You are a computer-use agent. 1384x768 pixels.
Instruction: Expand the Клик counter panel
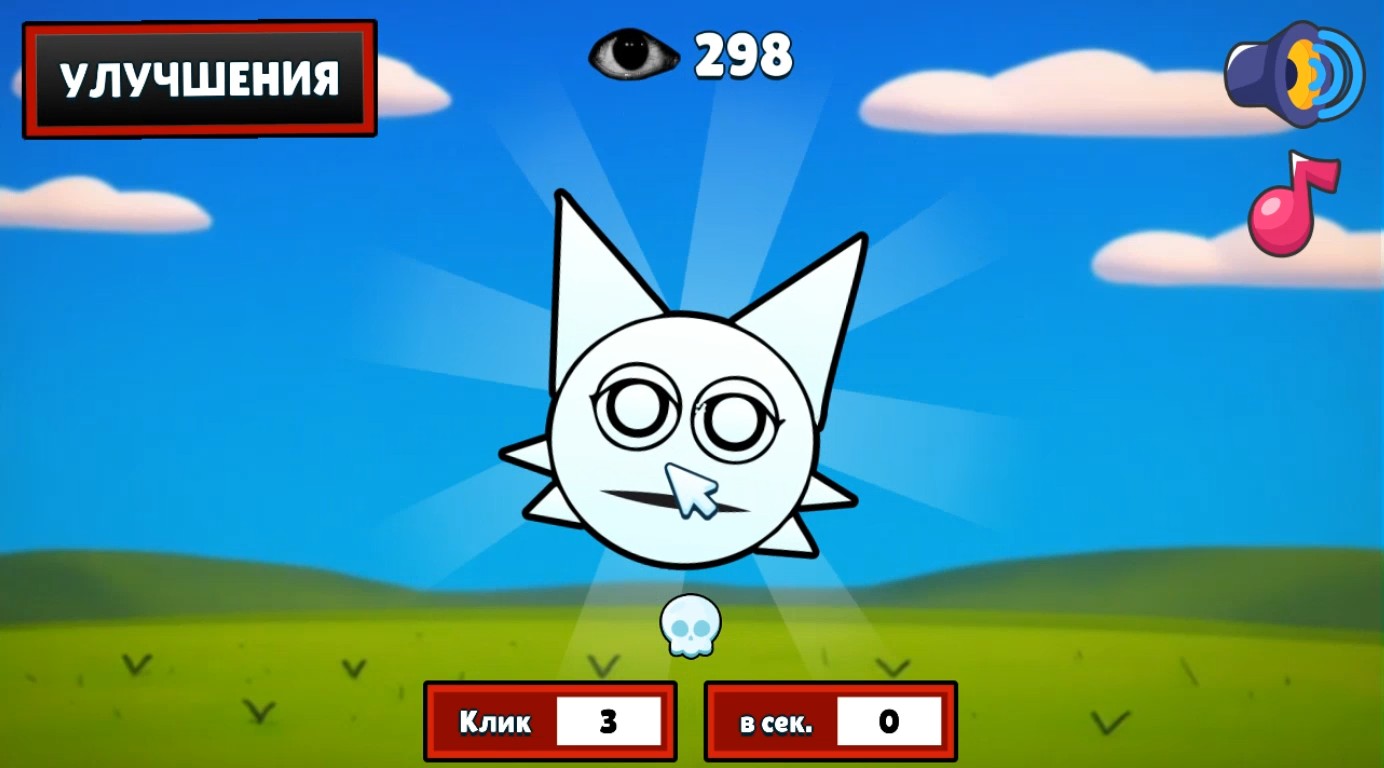tap(550, 720)
